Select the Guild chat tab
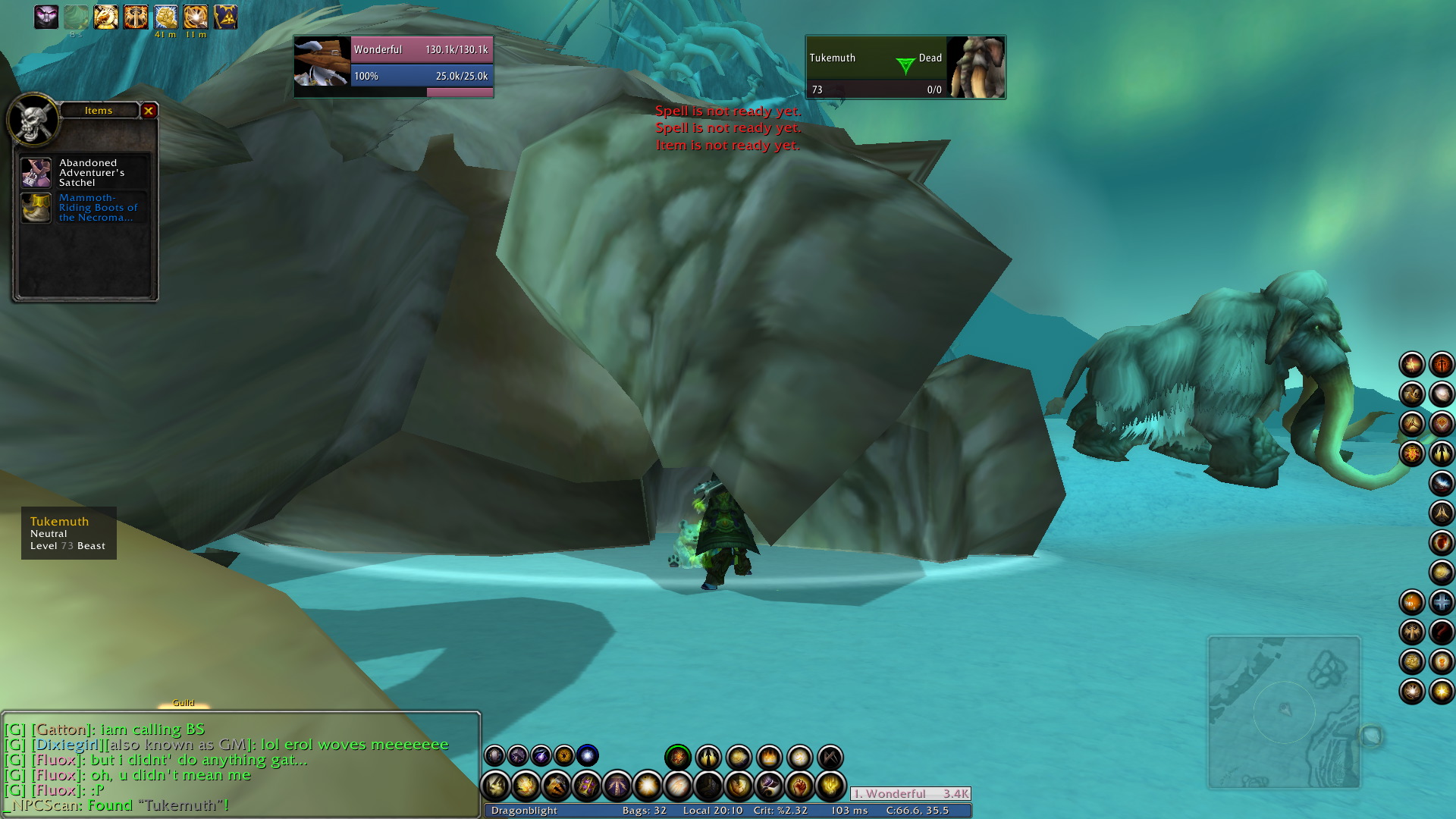 click(184, 703)
